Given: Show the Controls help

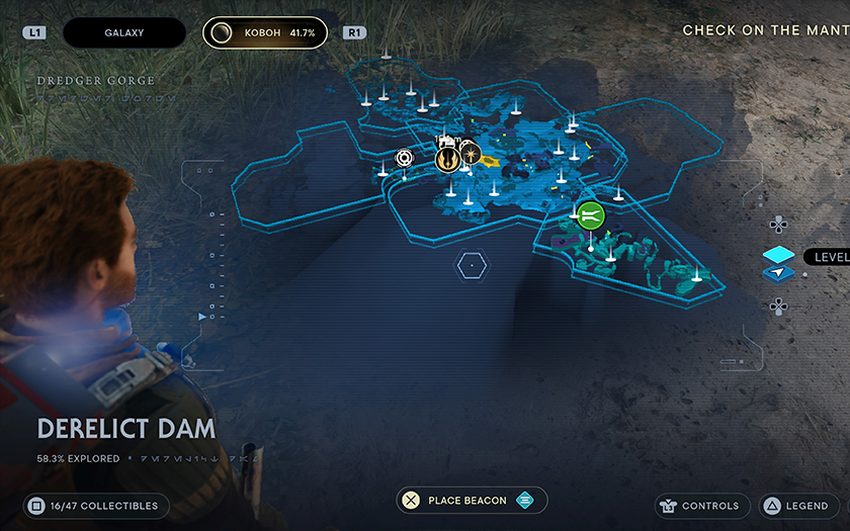Looking at the screenshot, I should [x=699, y=506].
